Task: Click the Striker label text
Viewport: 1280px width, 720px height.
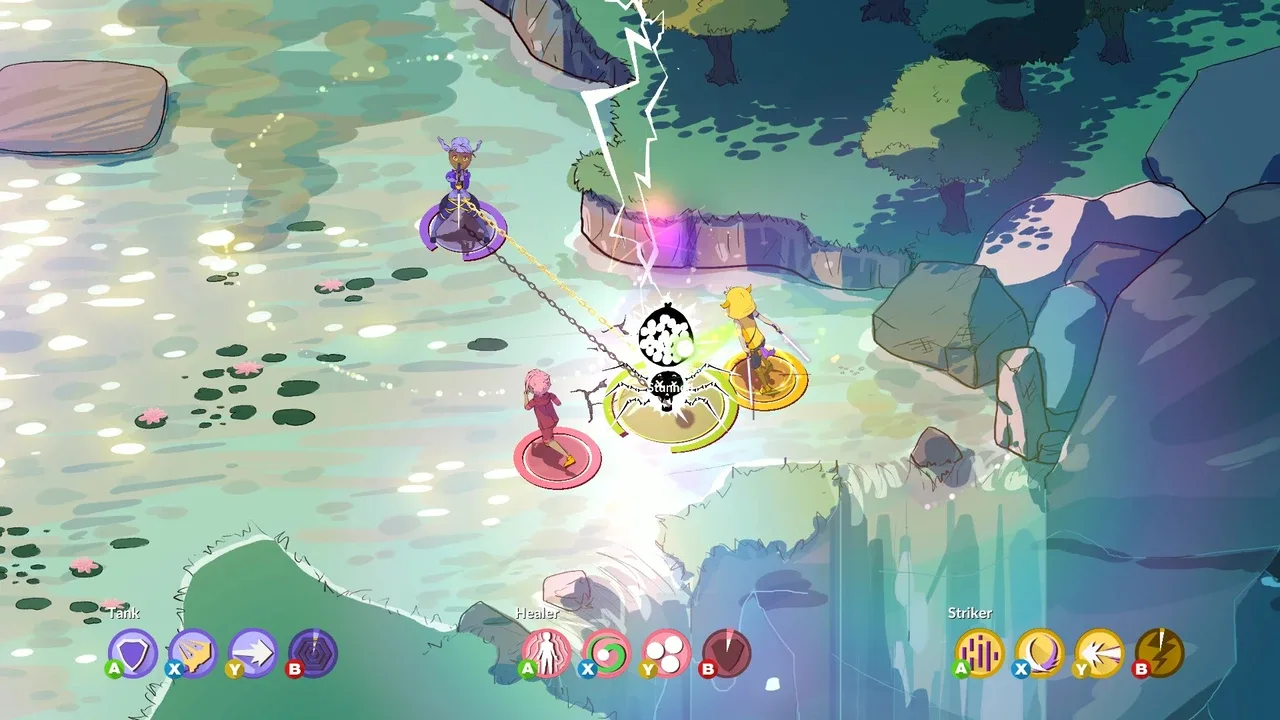Action: pyautogui.click(x=969, y=614)
